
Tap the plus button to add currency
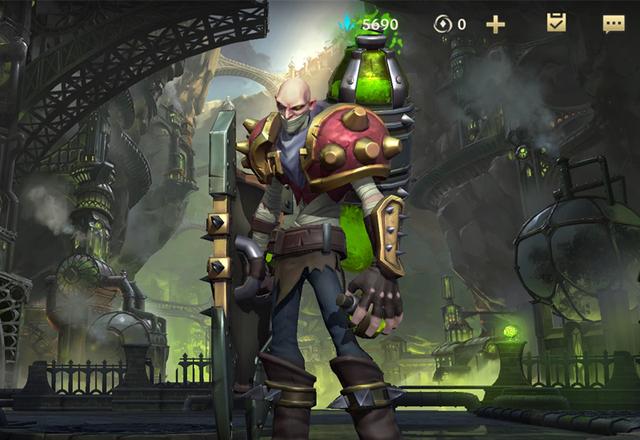click(495, 24)
